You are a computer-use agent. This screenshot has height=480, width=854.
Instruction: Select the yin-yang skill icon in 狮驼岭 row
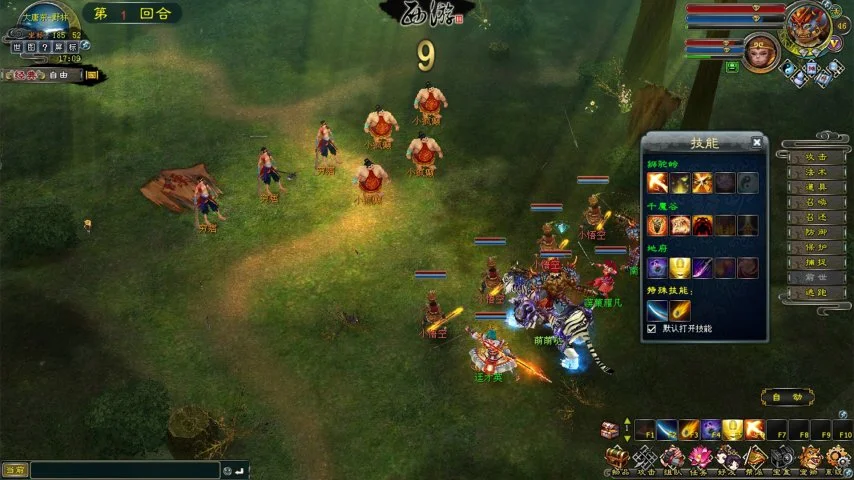[x=748, y=182]
